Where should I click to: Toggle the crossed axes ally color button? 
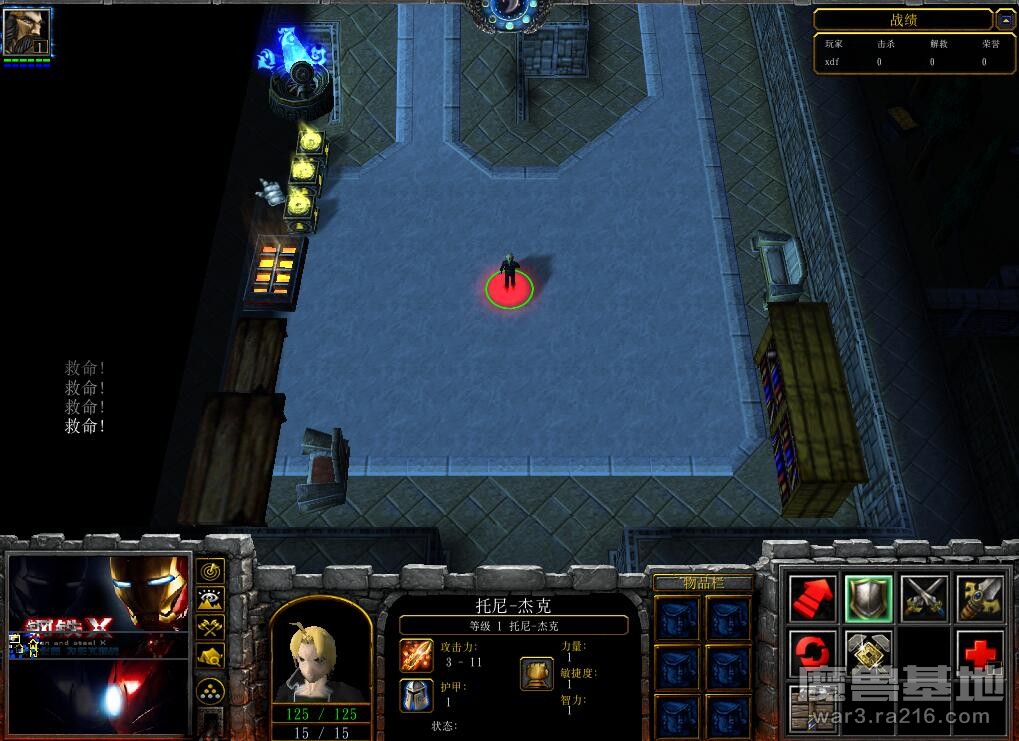tap(210, 628)
